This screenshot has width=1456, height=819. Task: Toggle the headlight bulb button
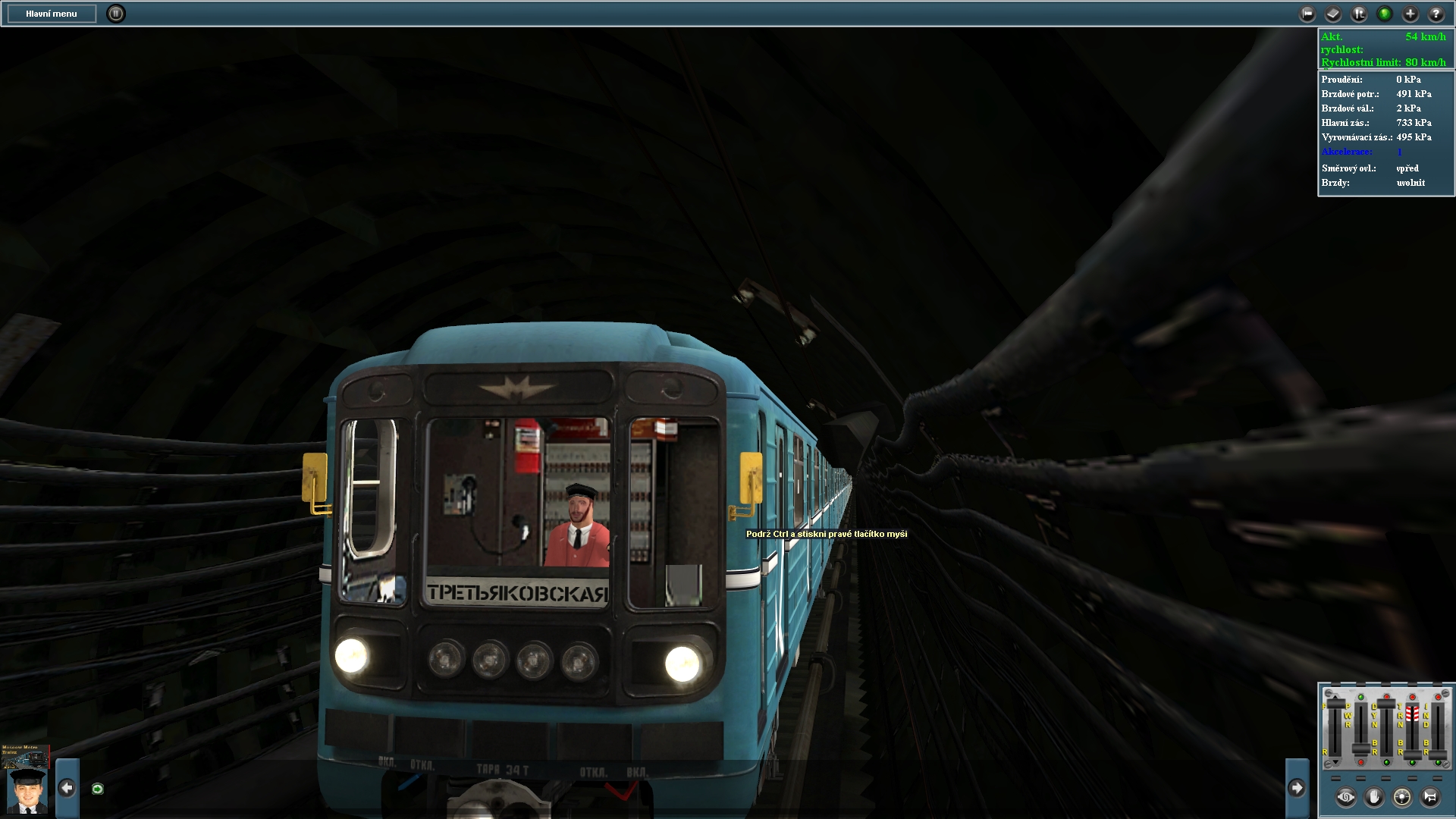click(x=1402, y=797)
